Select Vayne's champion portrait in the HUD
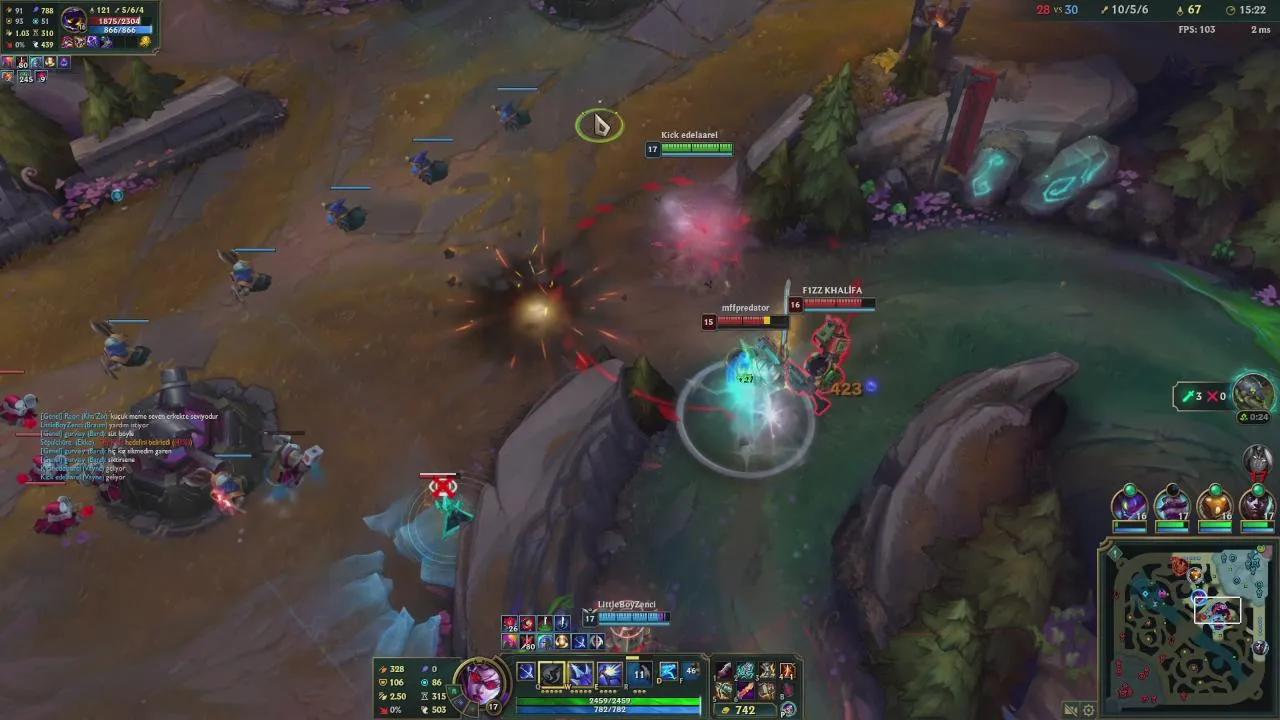 point(483,686)
